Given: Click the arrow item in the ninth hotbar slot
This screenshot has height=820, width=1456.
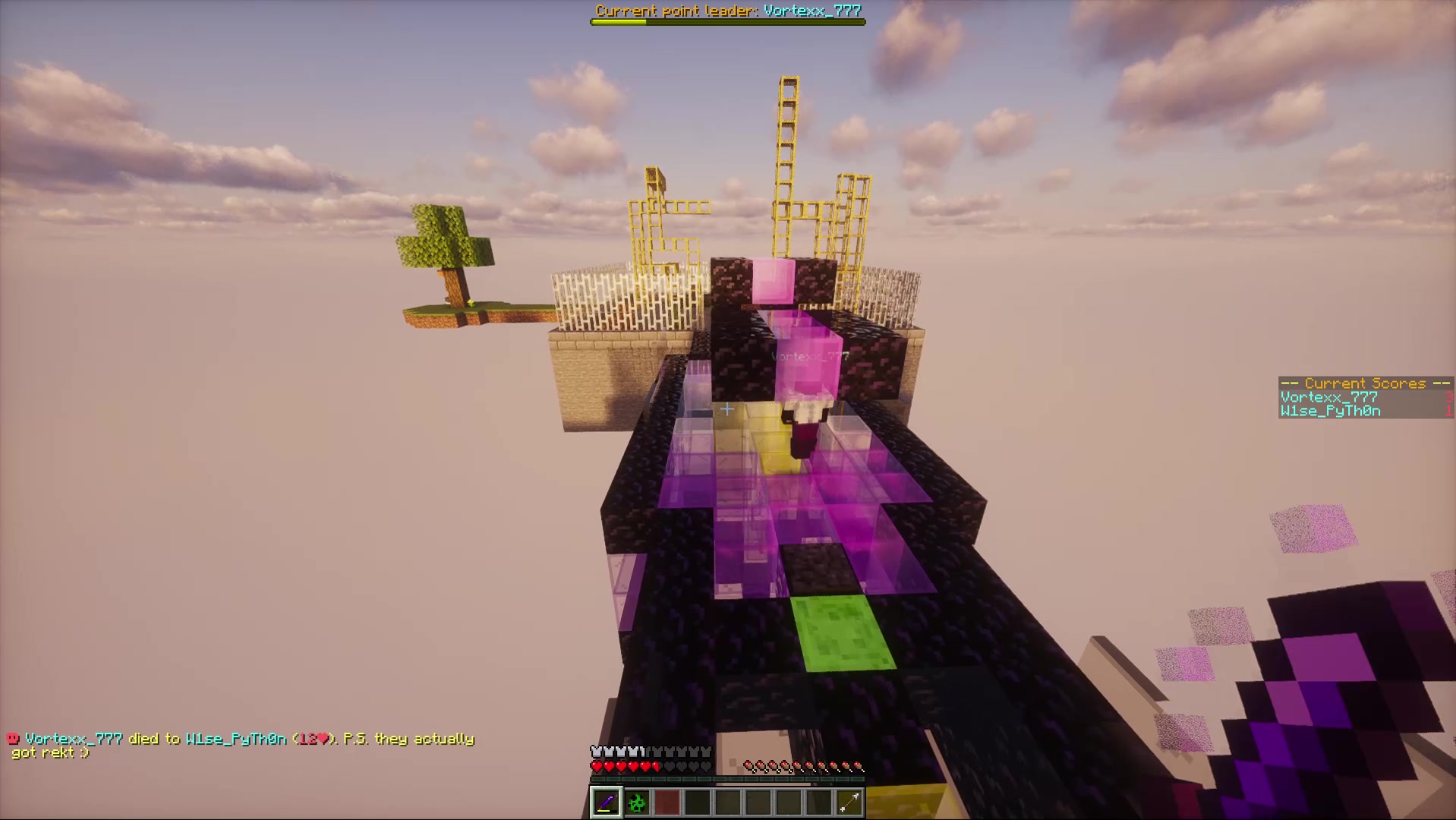Looking at the screenshot, I should coord(848,803).
